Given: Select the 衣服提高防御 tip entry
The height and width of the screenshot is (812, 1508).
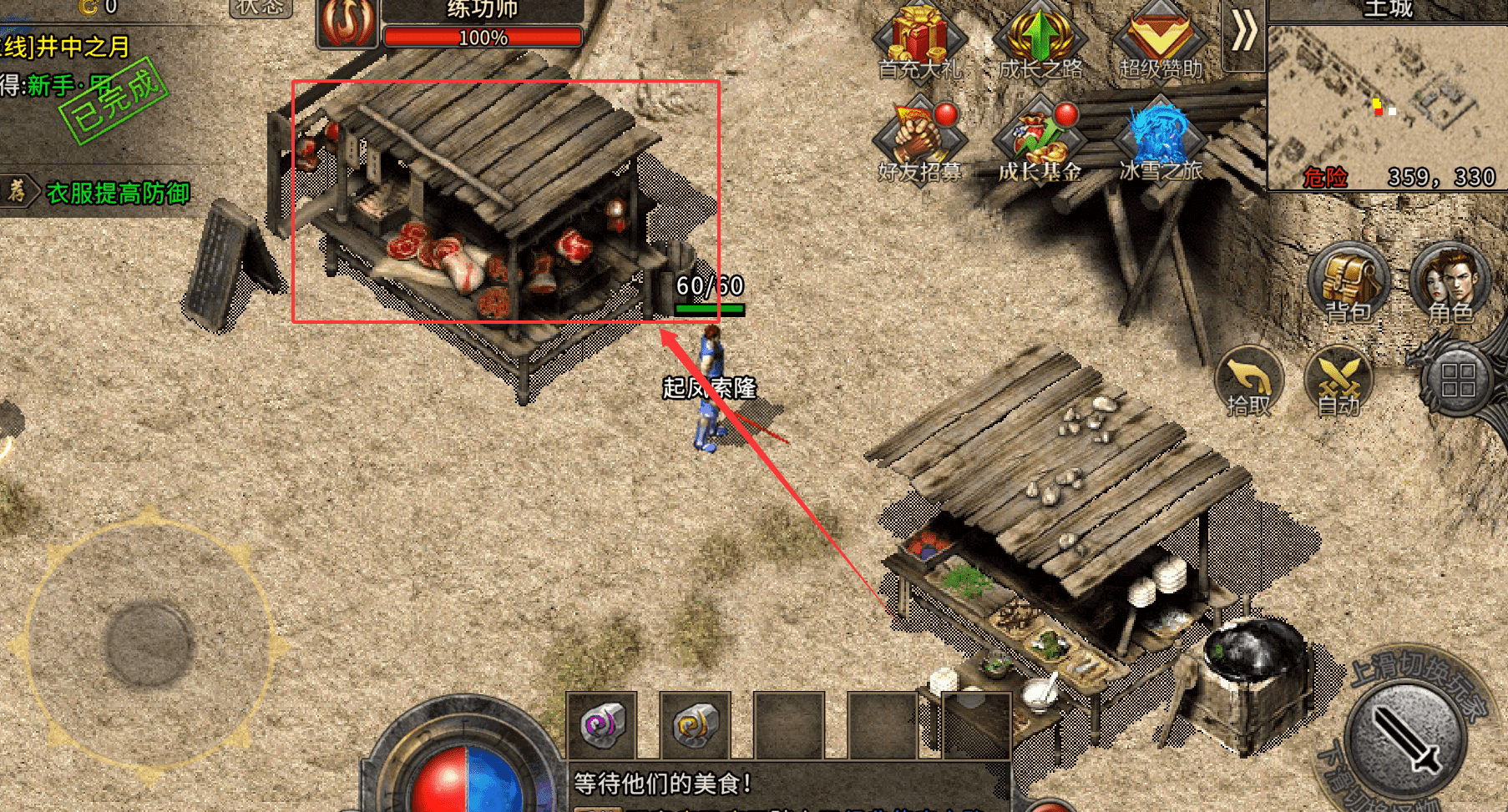Looking at the screenshot, I should tap(117, 194).
